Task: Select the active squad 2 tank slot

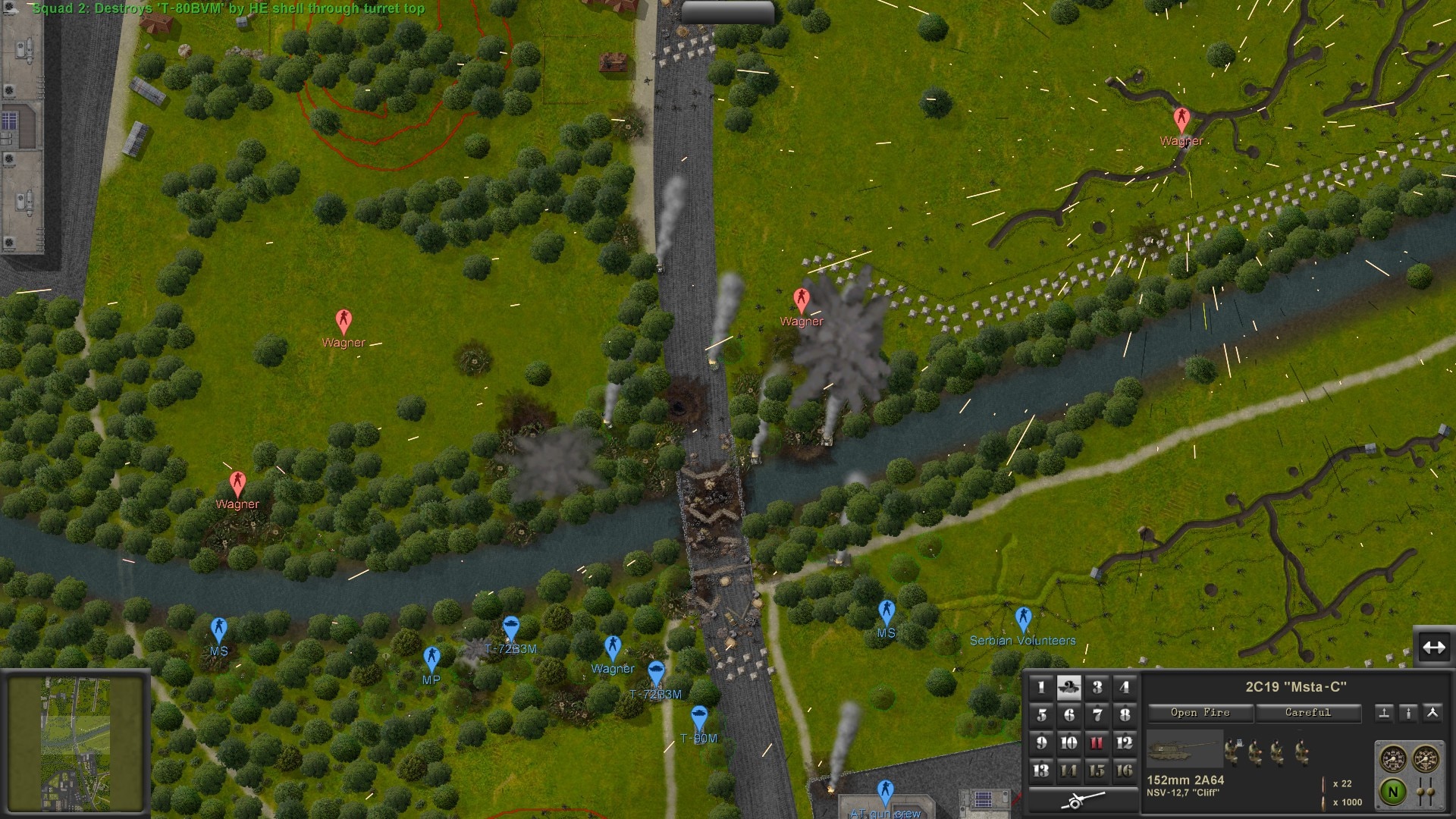Action: pyautogui.click(x=1068, y=688)
